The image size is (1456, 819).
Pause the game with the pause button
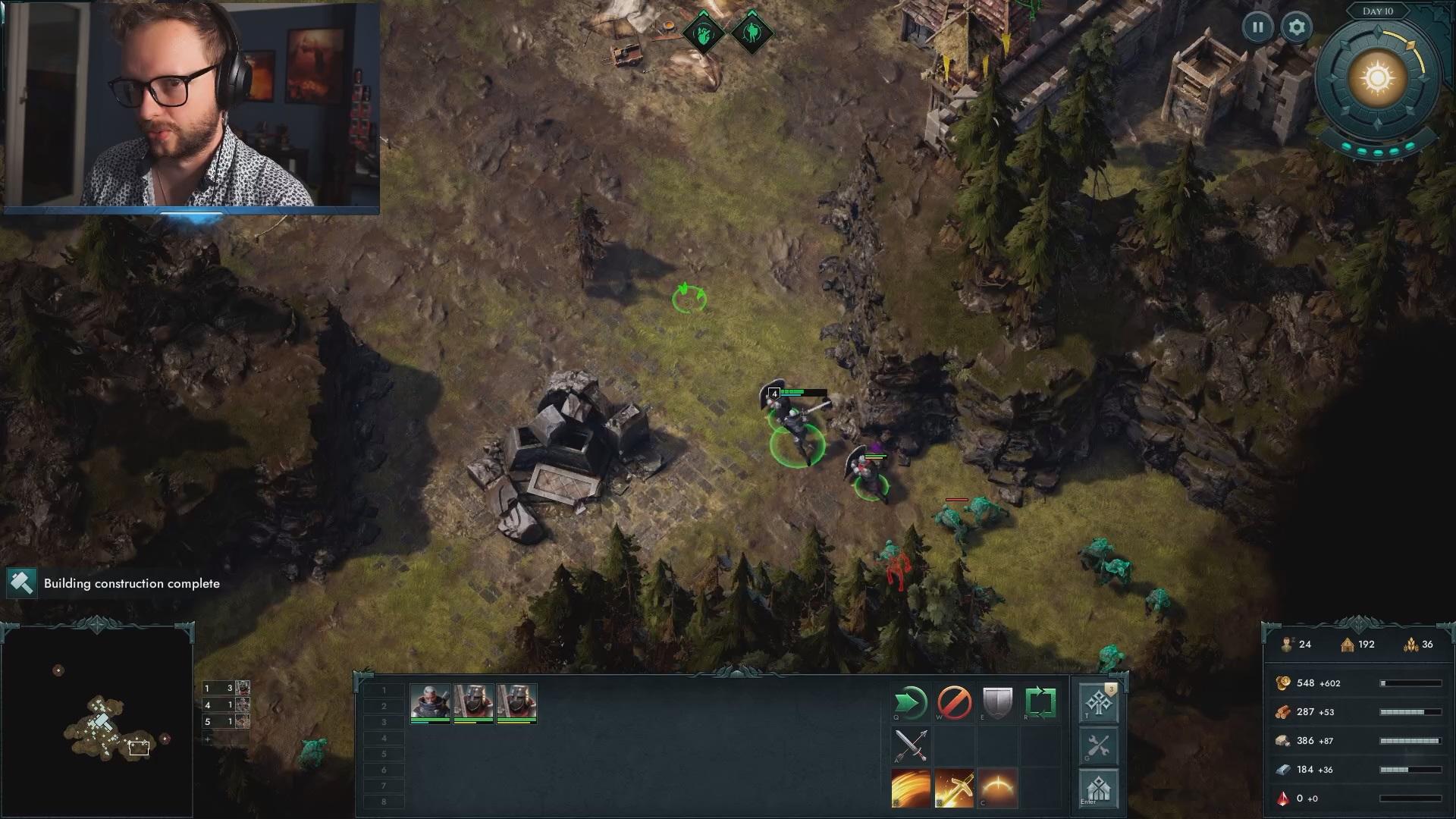click(x=1257, y=27)
